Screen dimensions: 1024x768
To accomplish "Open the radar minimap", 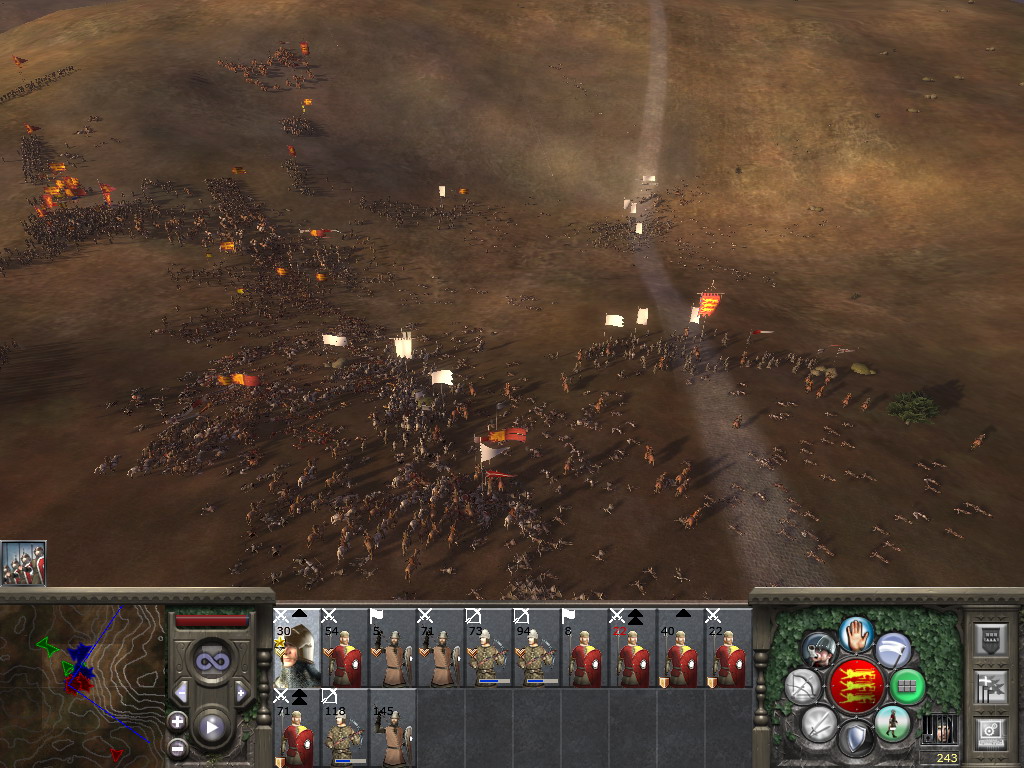I will pyautogui.click(x=82, y=678).
